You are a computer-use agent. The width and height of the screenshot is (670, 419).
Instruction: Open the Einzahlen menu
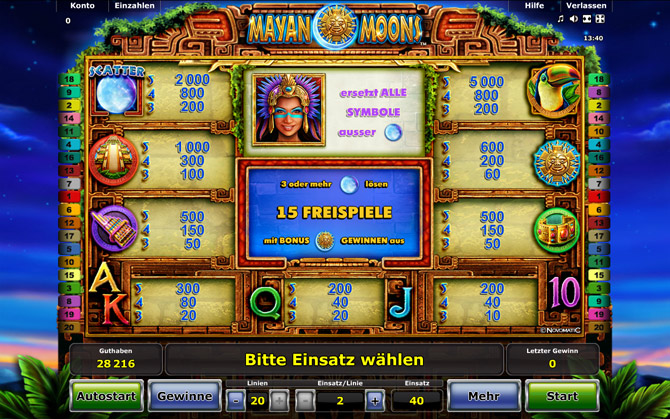pyautogui.click(x=134, y=6)
